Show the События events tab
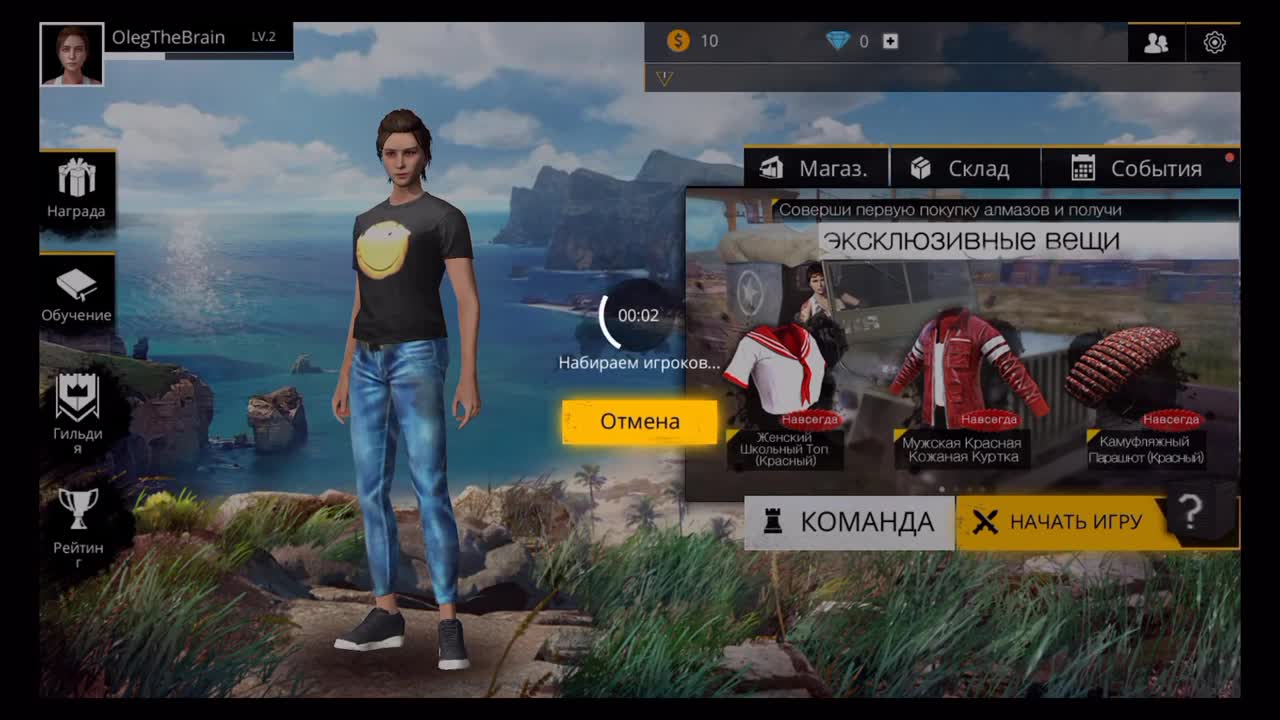 [x=1138, y=168]
